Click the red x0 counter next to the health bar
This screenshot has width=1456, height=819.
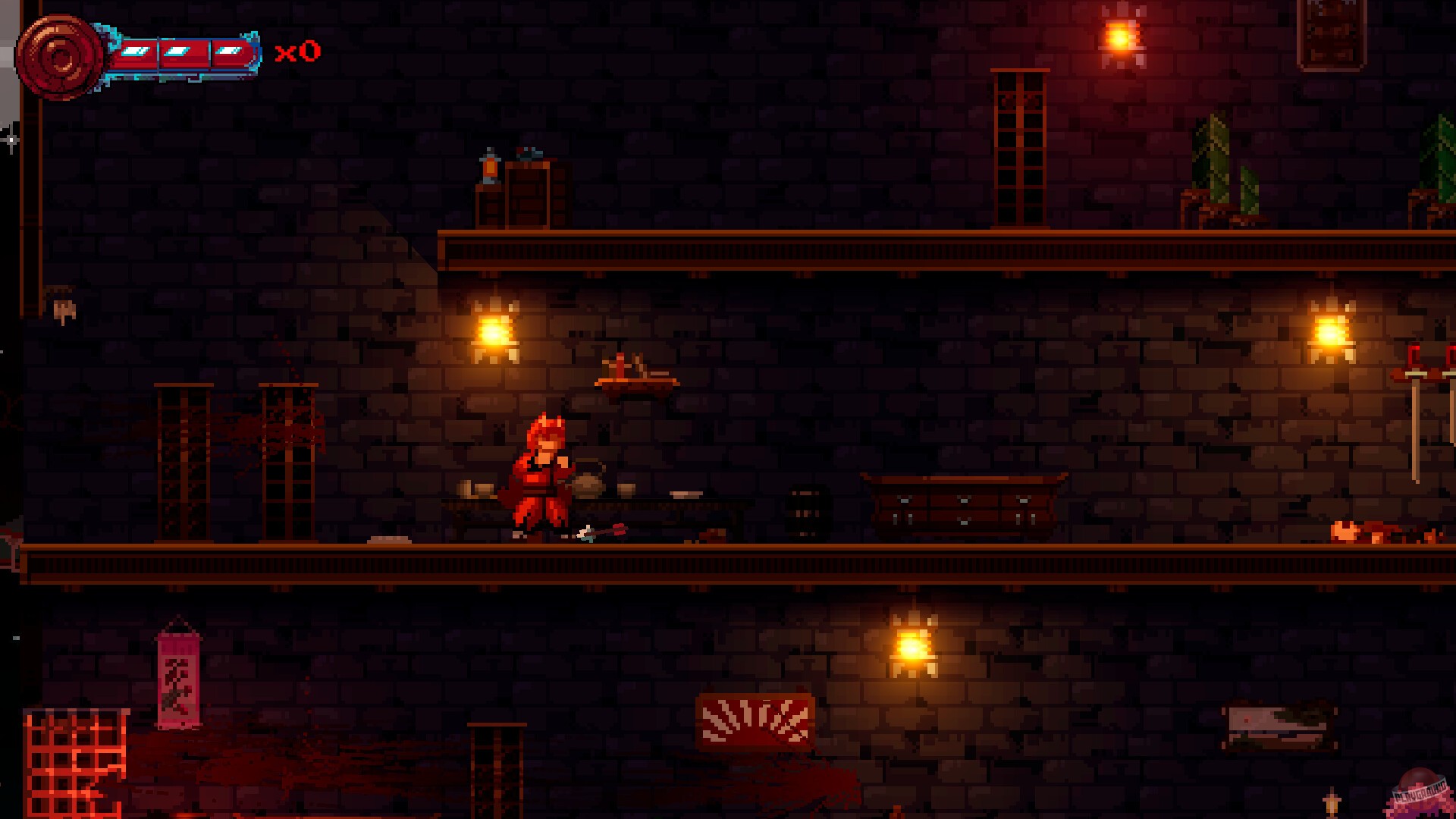tap(300, 52)
